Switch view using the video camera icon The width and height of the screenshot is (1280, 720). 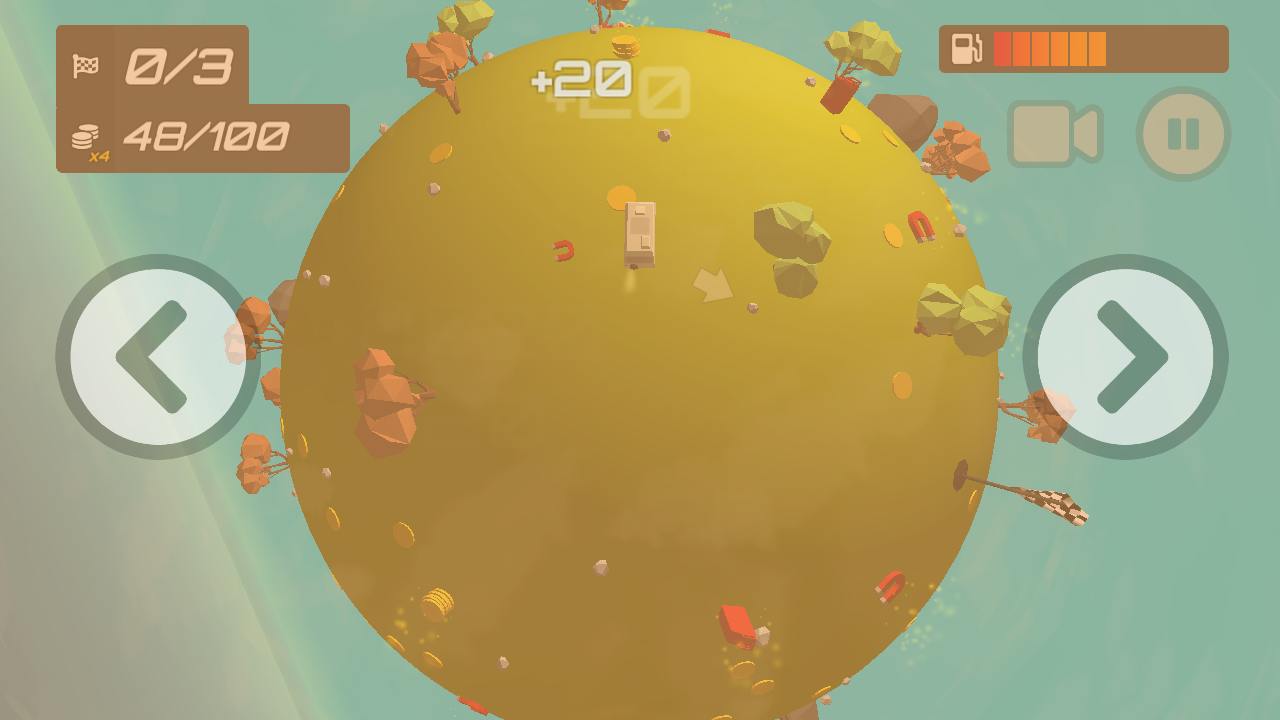1053,134
